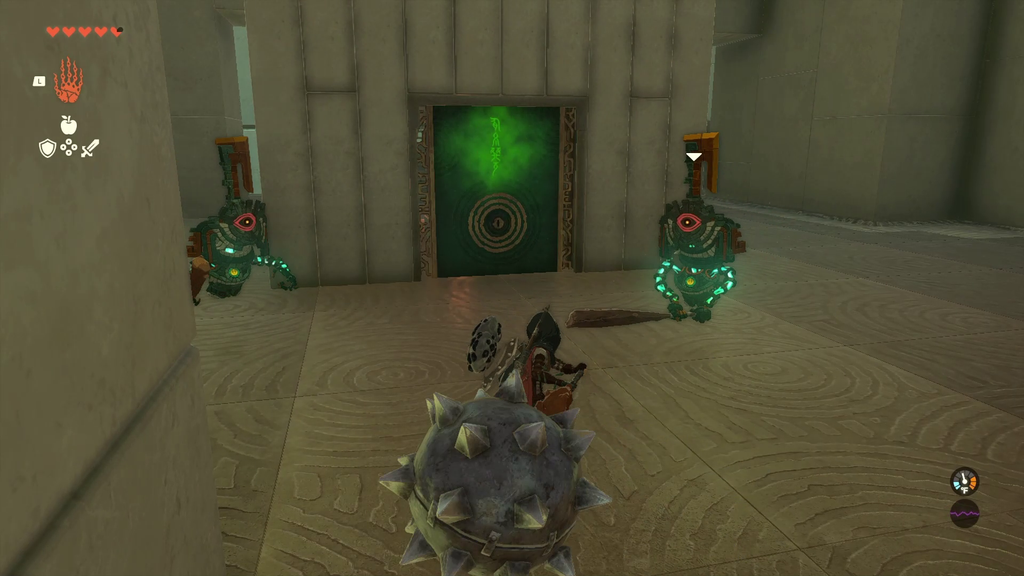Choose the sword weapon quick-select icon
Screen dimensions: 1024x576
tap(90, 148)
